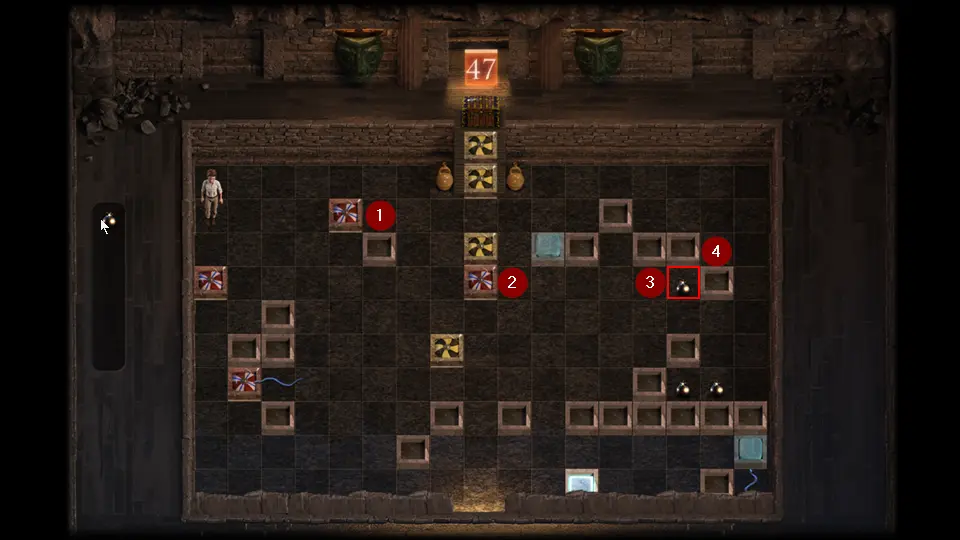Click the red-highlighted bomb tile on the board
The width and height of the screenshot is (960, 540).
[684, 284]
